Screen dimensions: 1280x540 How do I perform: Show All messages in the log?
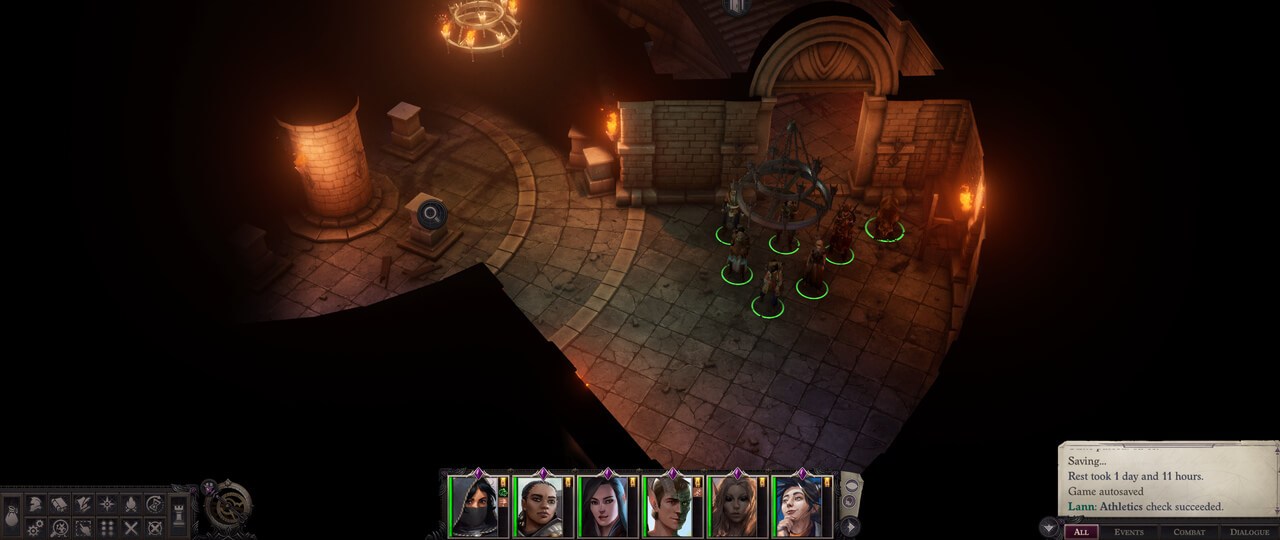point(1080,532)
